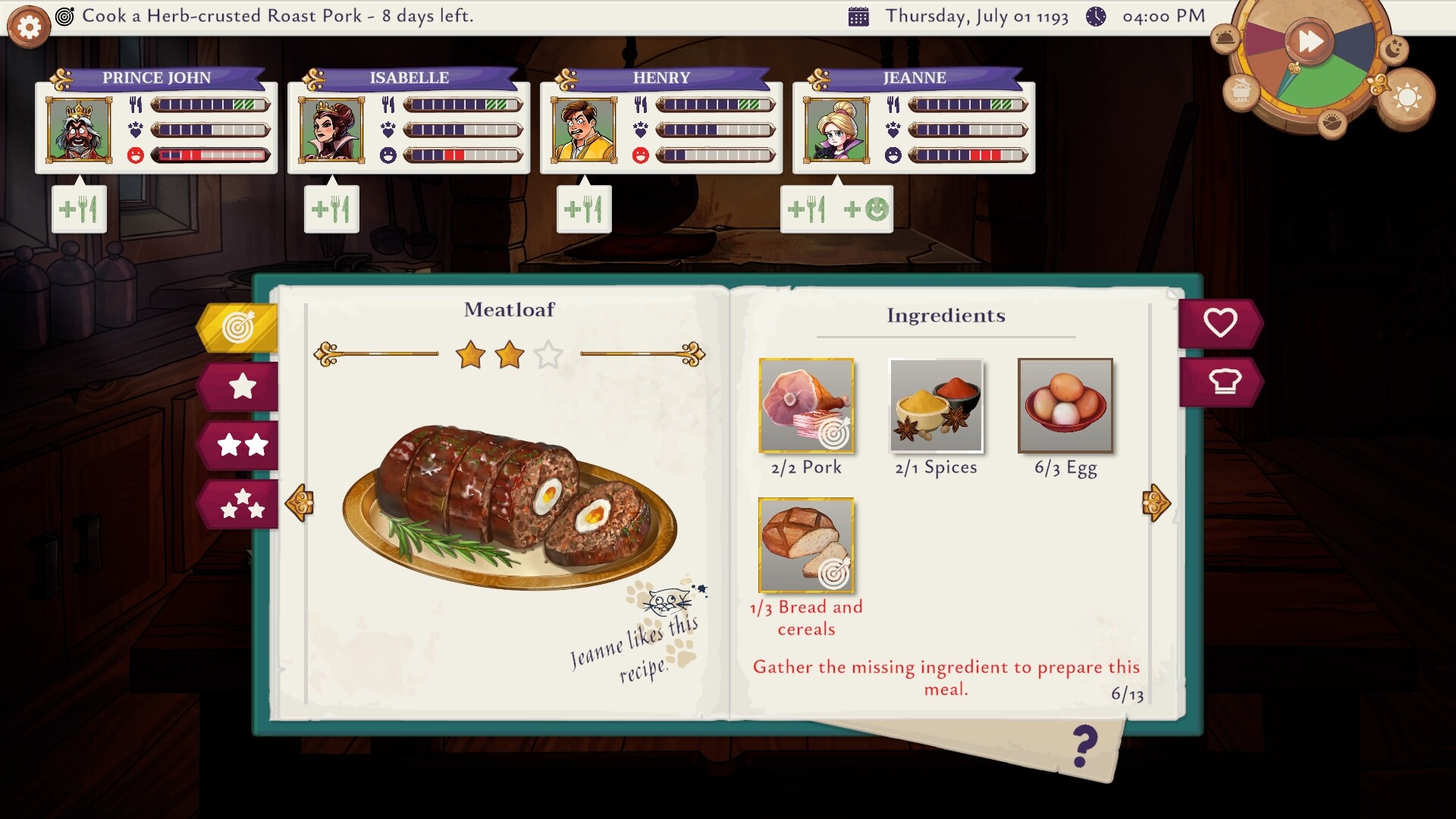
Task: Open the chef hat tab
Action: tap(1223, 381)
